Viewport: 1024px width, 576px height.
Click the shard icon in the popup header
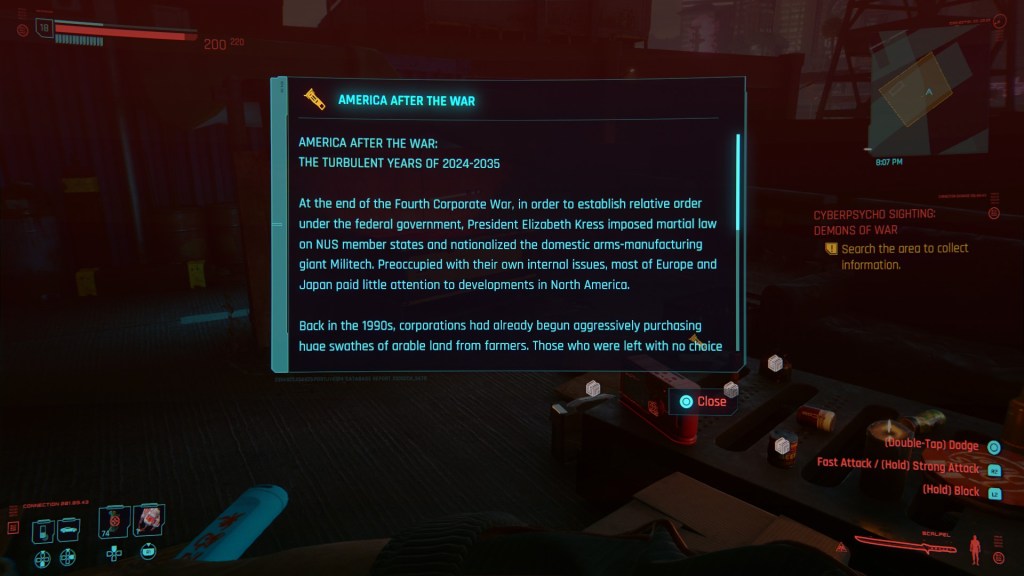point(315,99)
